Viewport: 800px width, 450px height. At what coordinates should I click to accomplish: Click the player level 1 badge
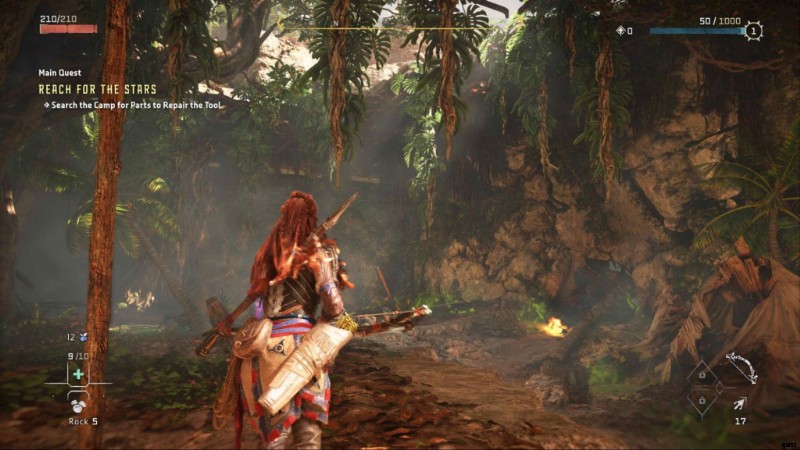[x=753, y=31]
